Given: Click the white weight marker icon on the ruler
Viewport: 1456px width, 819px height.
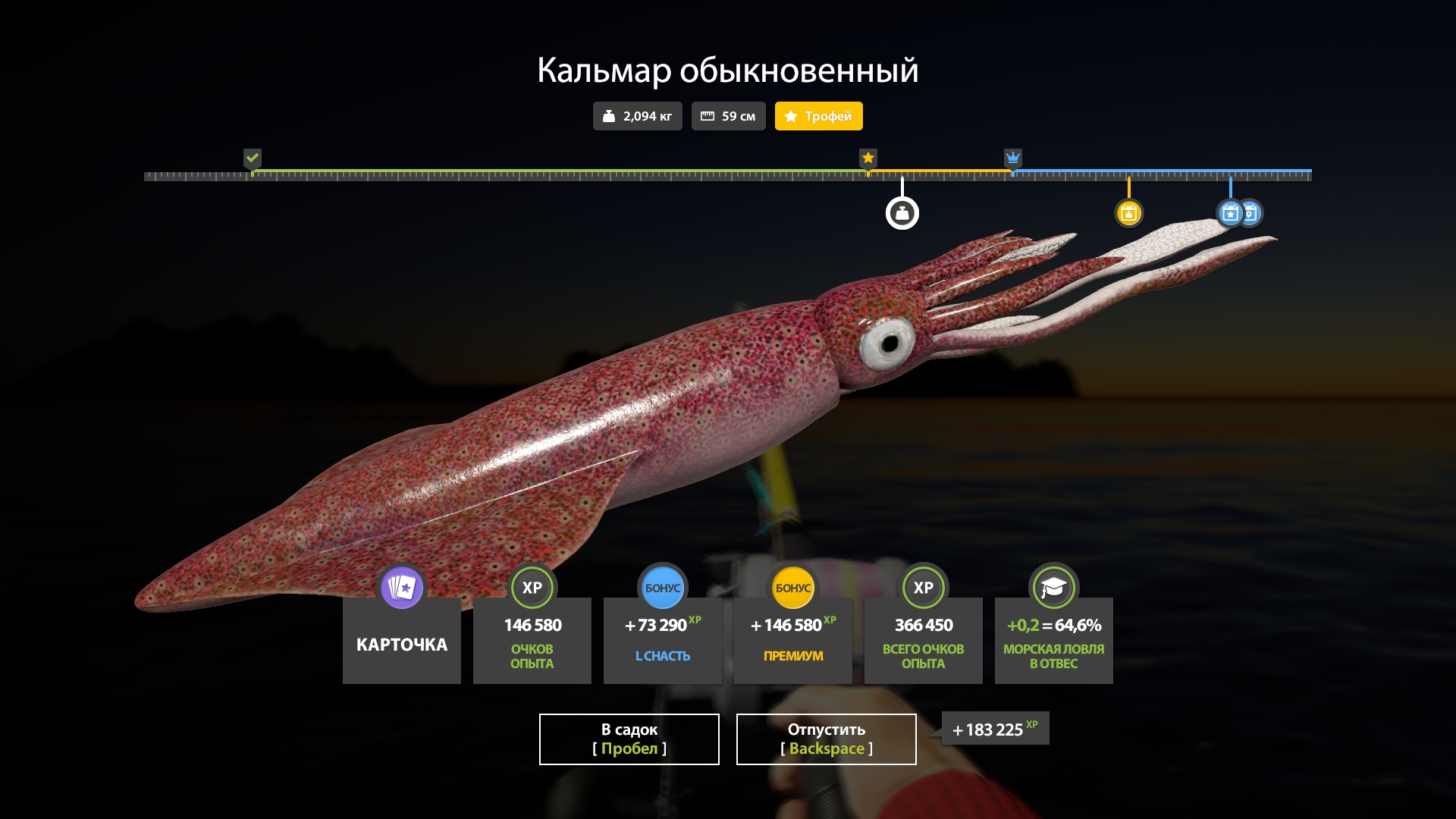Looking at the screenshot, I should pos(902,213).
